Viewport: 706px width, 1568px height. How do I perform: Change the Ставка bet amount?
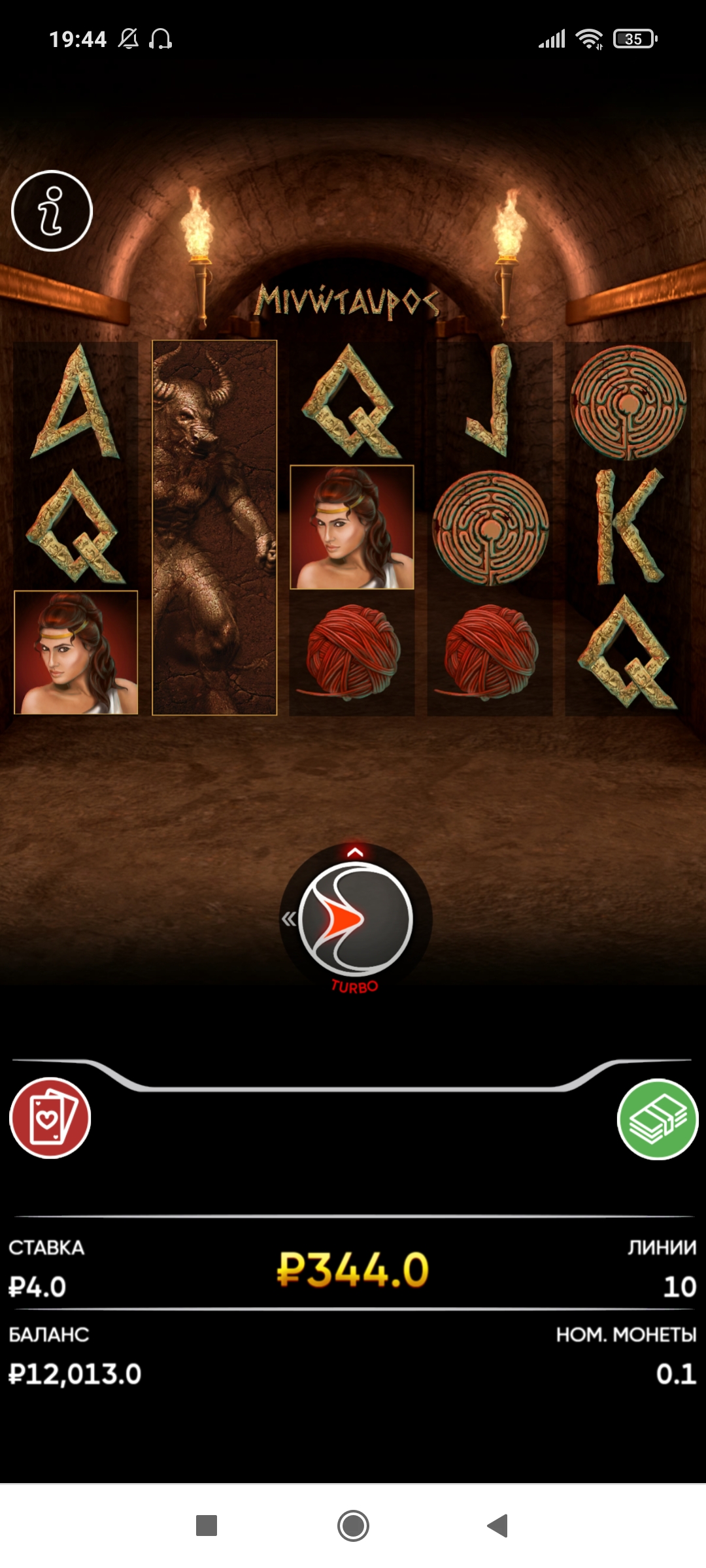(38, 1287)
